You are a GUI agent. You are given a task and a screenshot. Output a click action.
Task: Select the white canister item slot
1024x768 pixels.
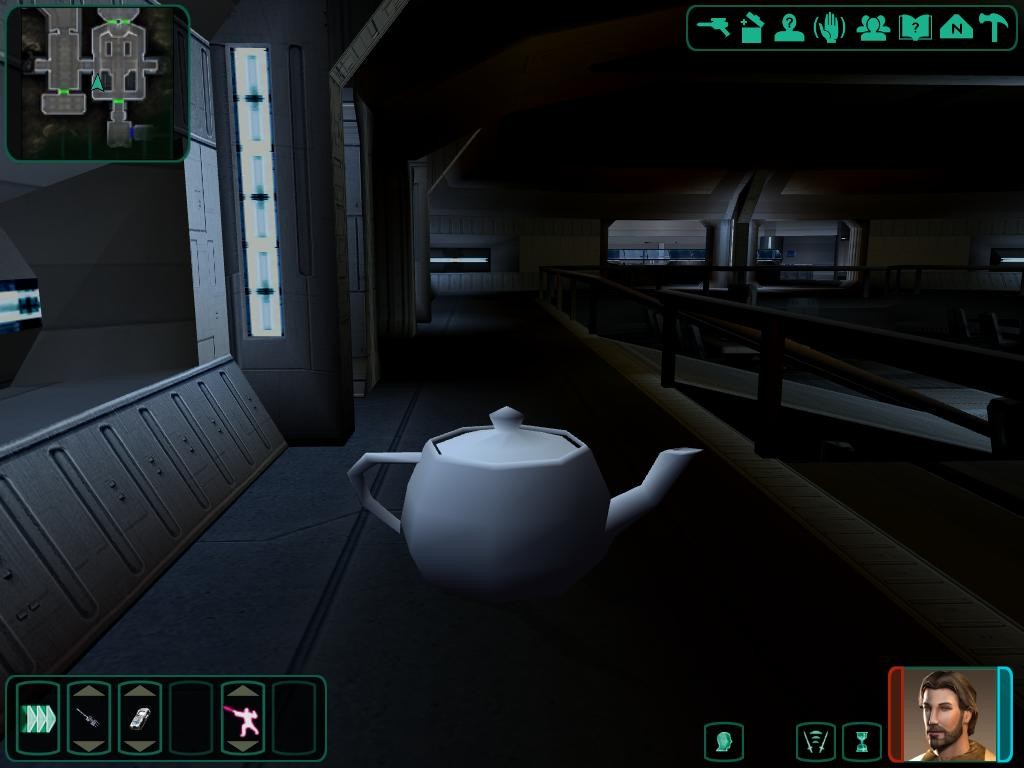140,718
